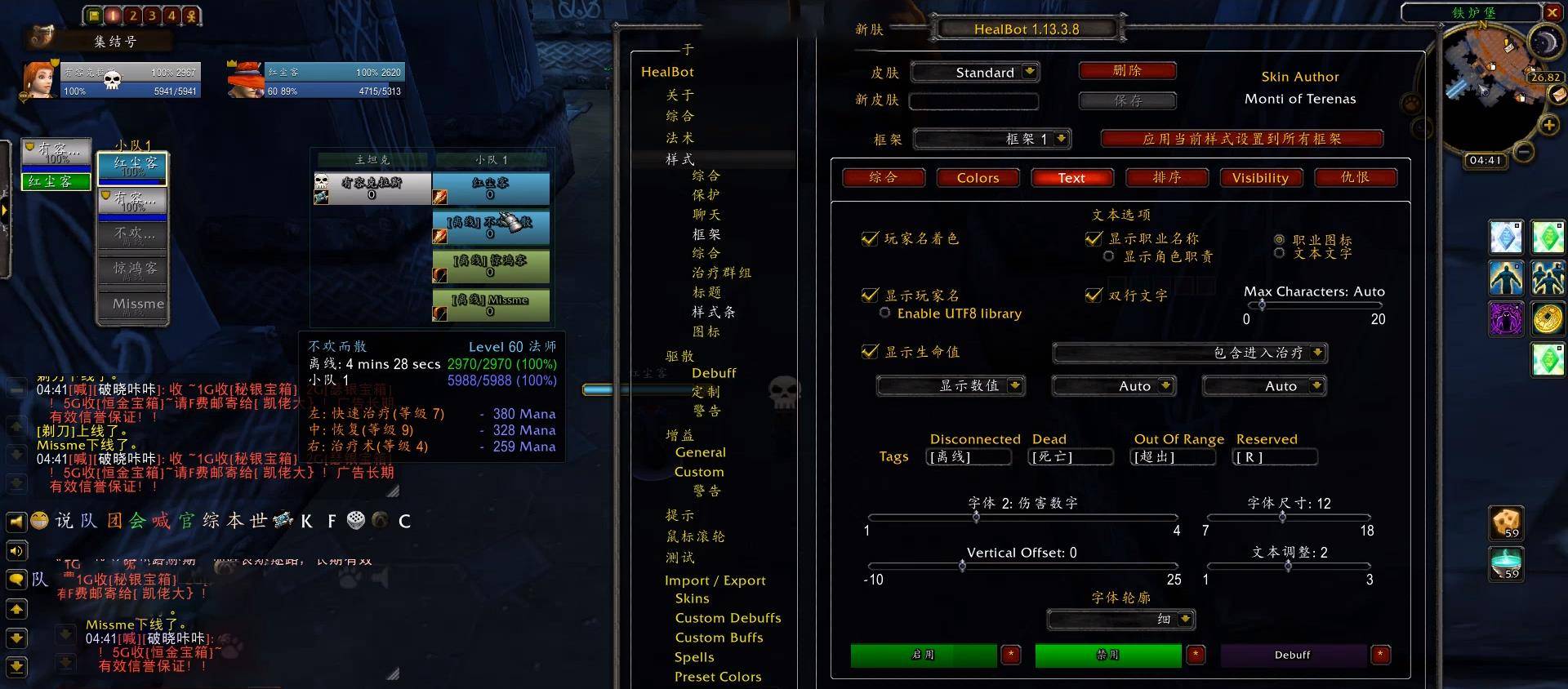Toggle the 双行文字 checkbox
The height and width of the screenshot is (689, 1568).
pyautogui.click(x=1095, y=296)
